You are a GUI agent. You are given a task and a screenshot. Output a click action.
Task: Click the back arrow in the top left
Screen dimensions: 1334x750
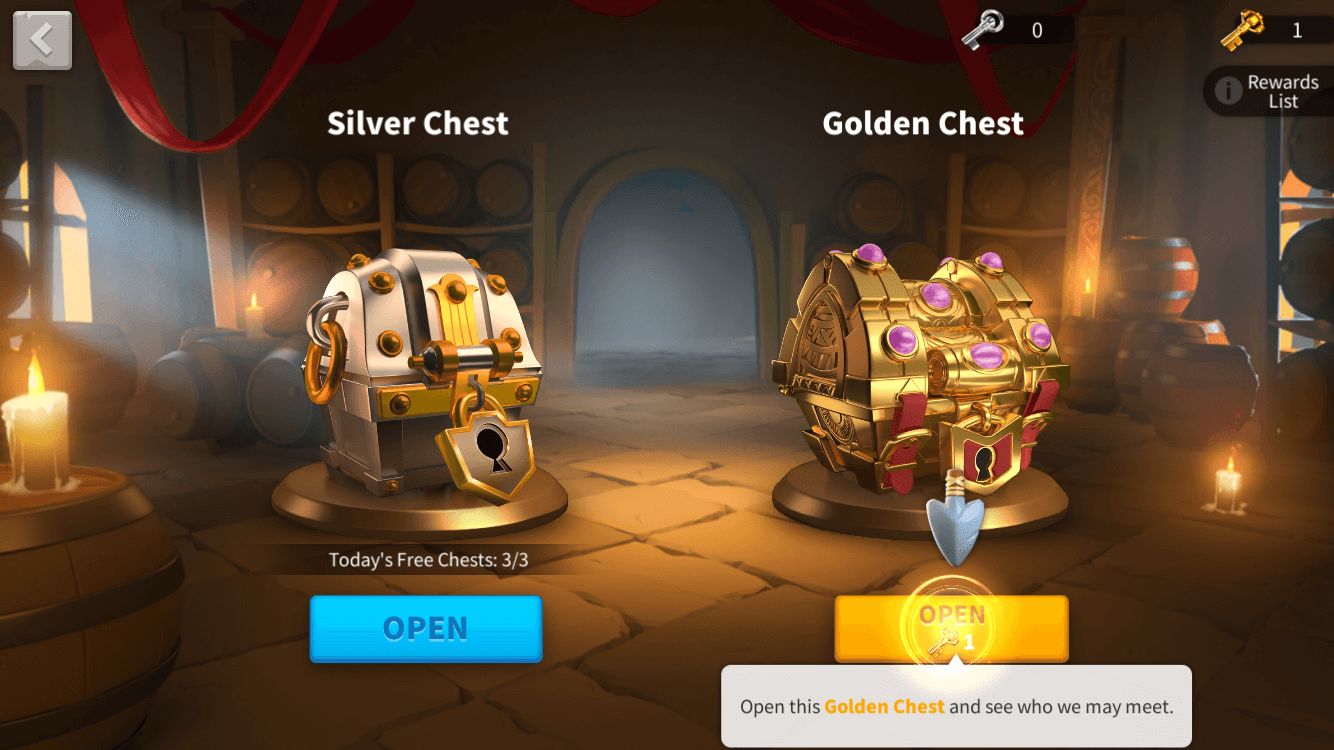(x=42, y=40)
